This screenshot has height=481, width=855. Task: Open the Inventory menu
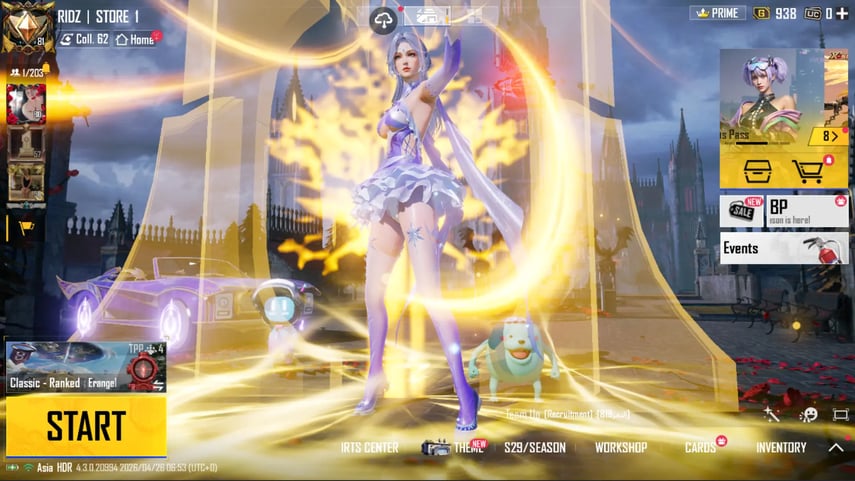[x=781, y=448]
